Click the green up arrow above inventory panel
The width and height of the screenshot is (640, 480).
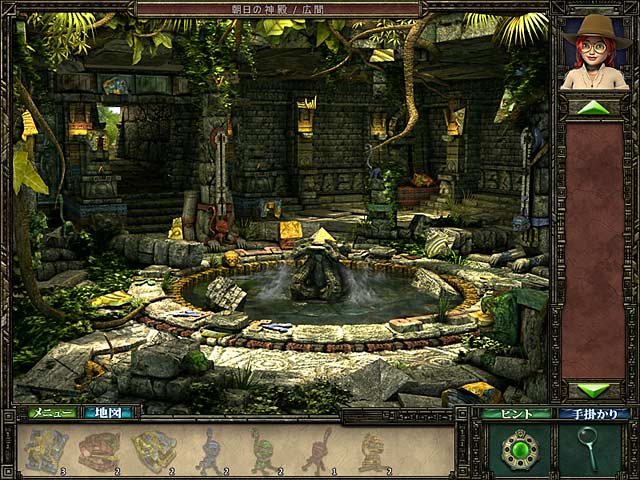point(594,107)
